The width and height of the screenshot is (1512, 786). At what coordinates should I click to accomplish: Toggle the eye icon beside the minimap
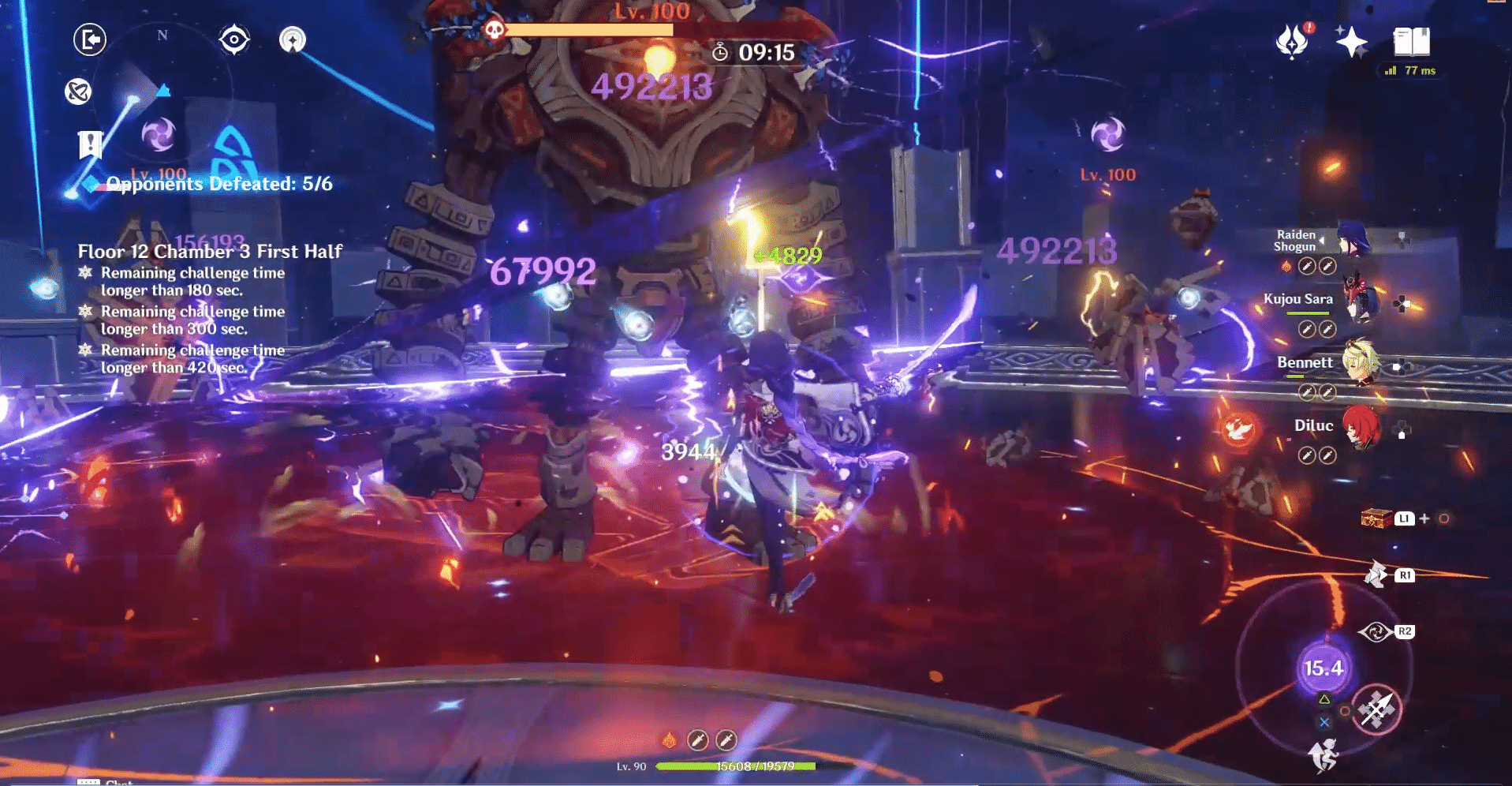[x=233, y=38]
